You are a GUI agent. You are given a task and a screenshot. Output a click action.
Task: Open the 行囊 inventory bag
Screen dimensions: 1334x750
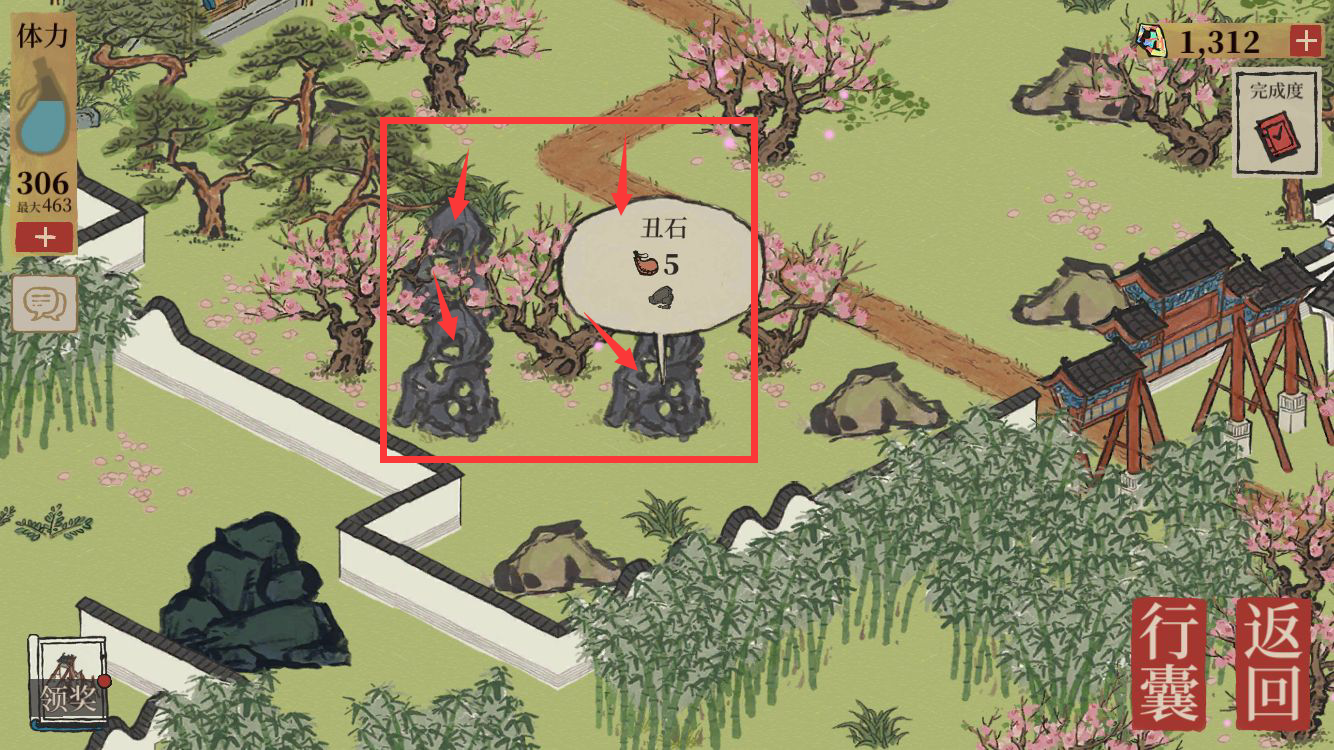1170,663
